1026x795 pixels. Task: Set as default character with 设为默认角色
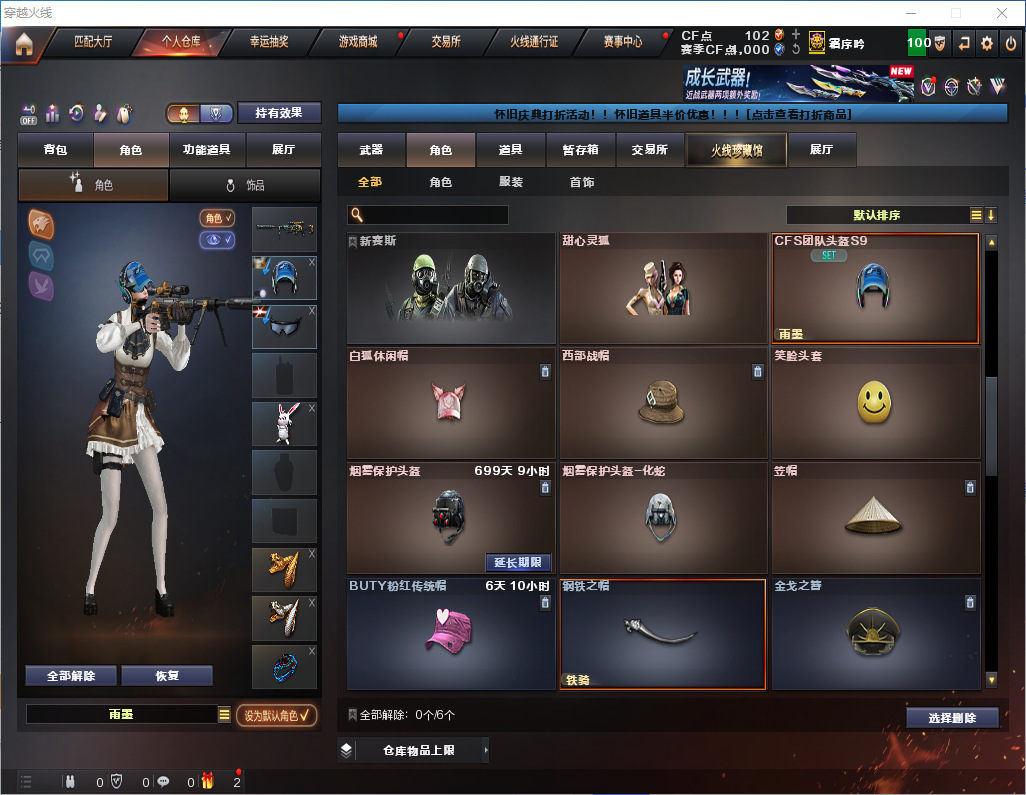pyautogui.click(x=276, y=715)
